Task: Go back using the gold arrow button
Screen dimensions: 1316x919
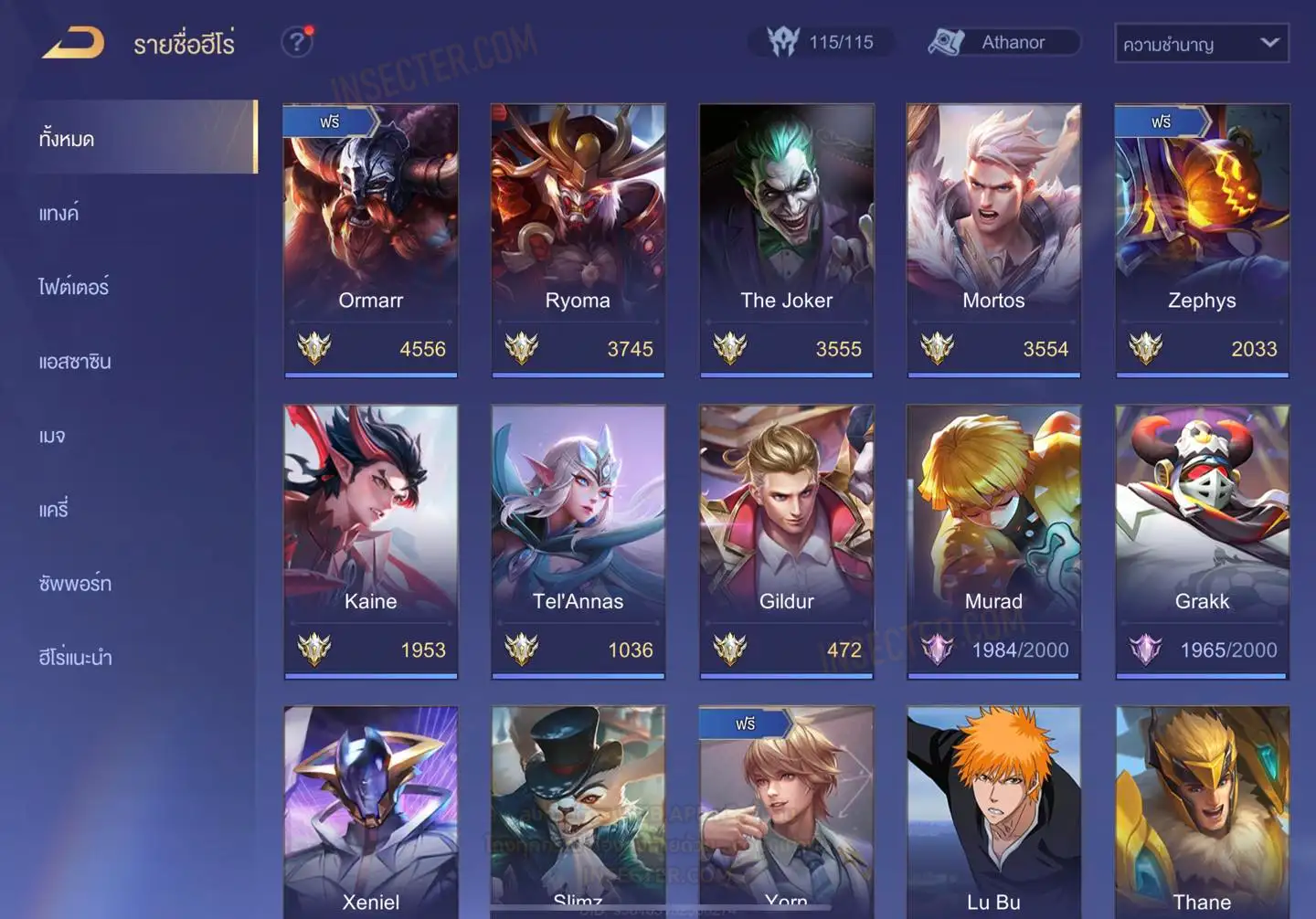Action: tap(73, 43)
